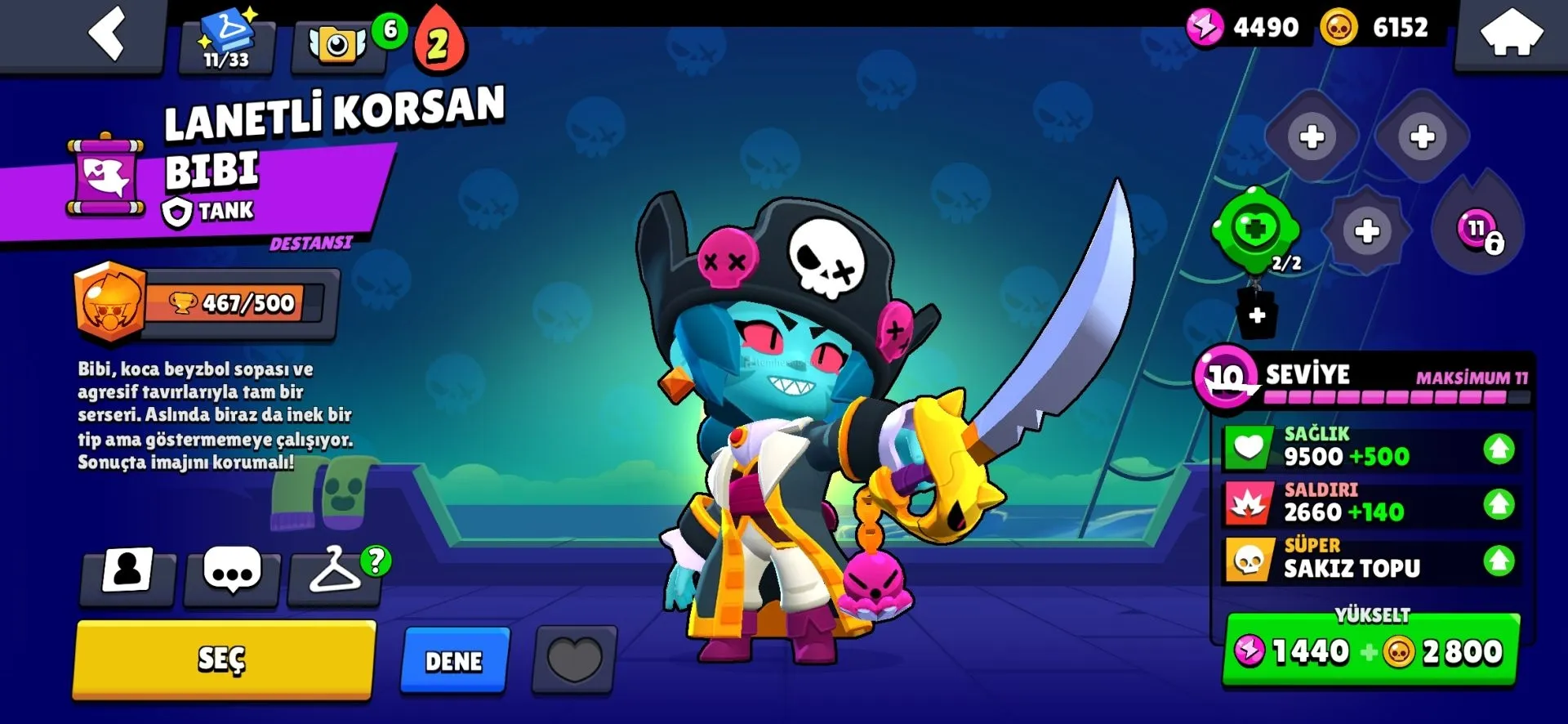
Task: Go back with the white arrow button
Action: (x=108, y=34)
